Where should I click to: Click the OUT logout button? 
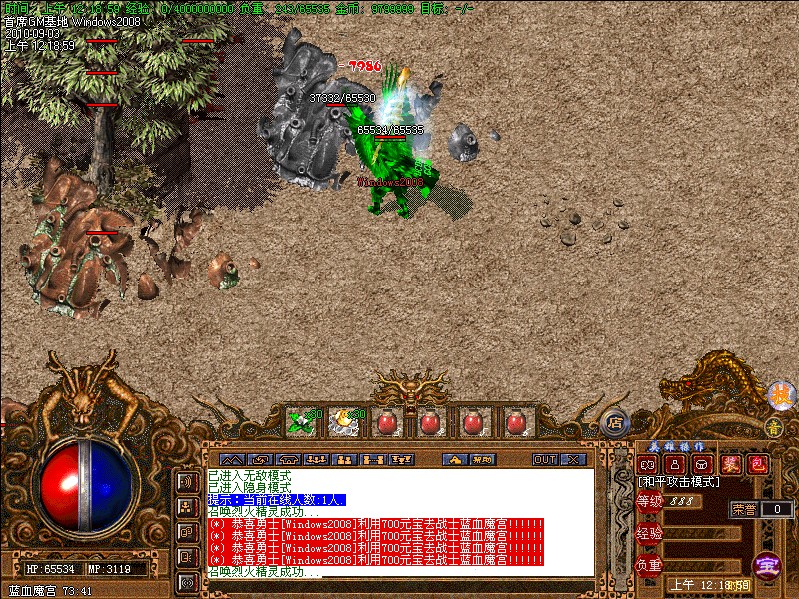(x=545, y=459)
